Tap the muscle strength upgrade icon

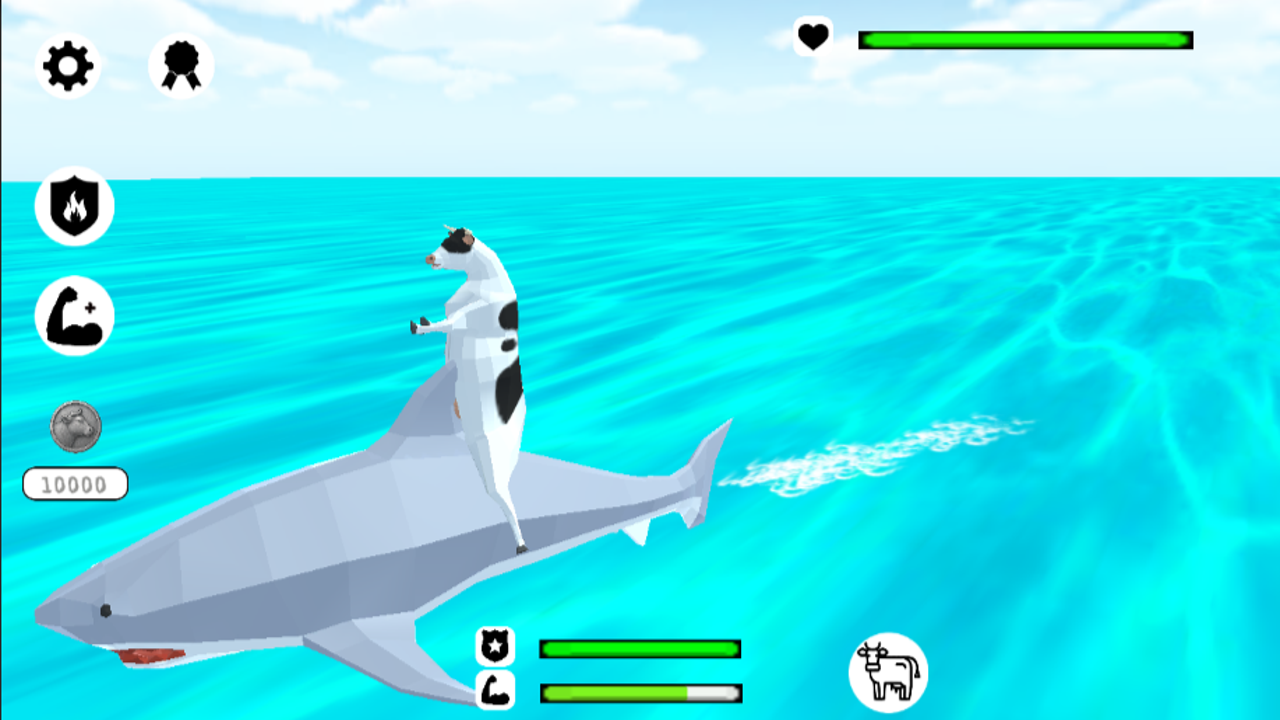75,316
